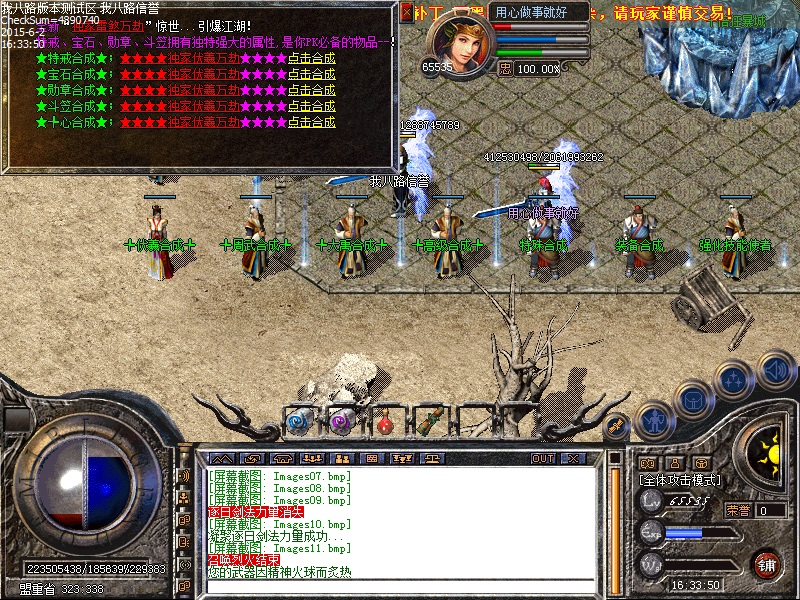The height and width of the screenshot is (600, 800).
Task: Open the shop with the red 铺 button
Action: point(766,563)
